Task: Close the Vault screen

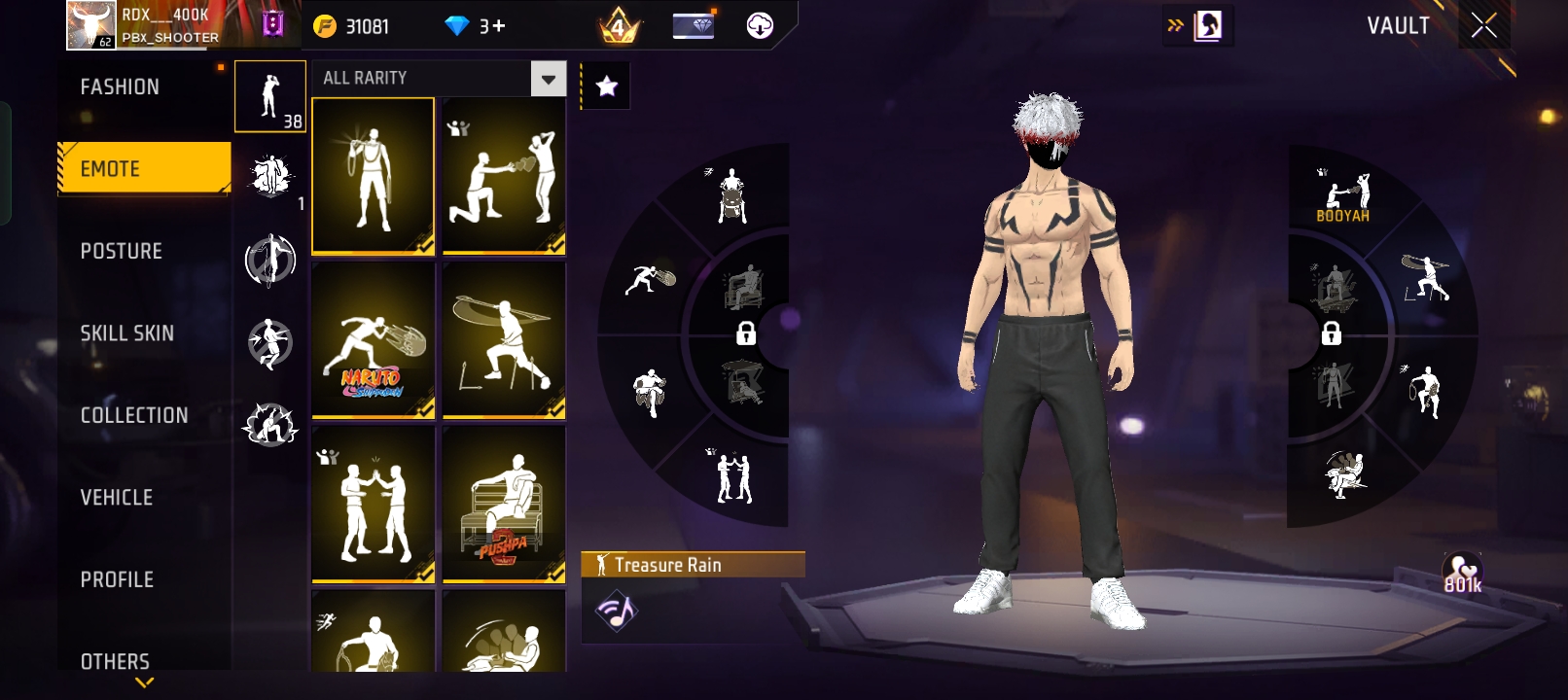Action: [1484, 25]
